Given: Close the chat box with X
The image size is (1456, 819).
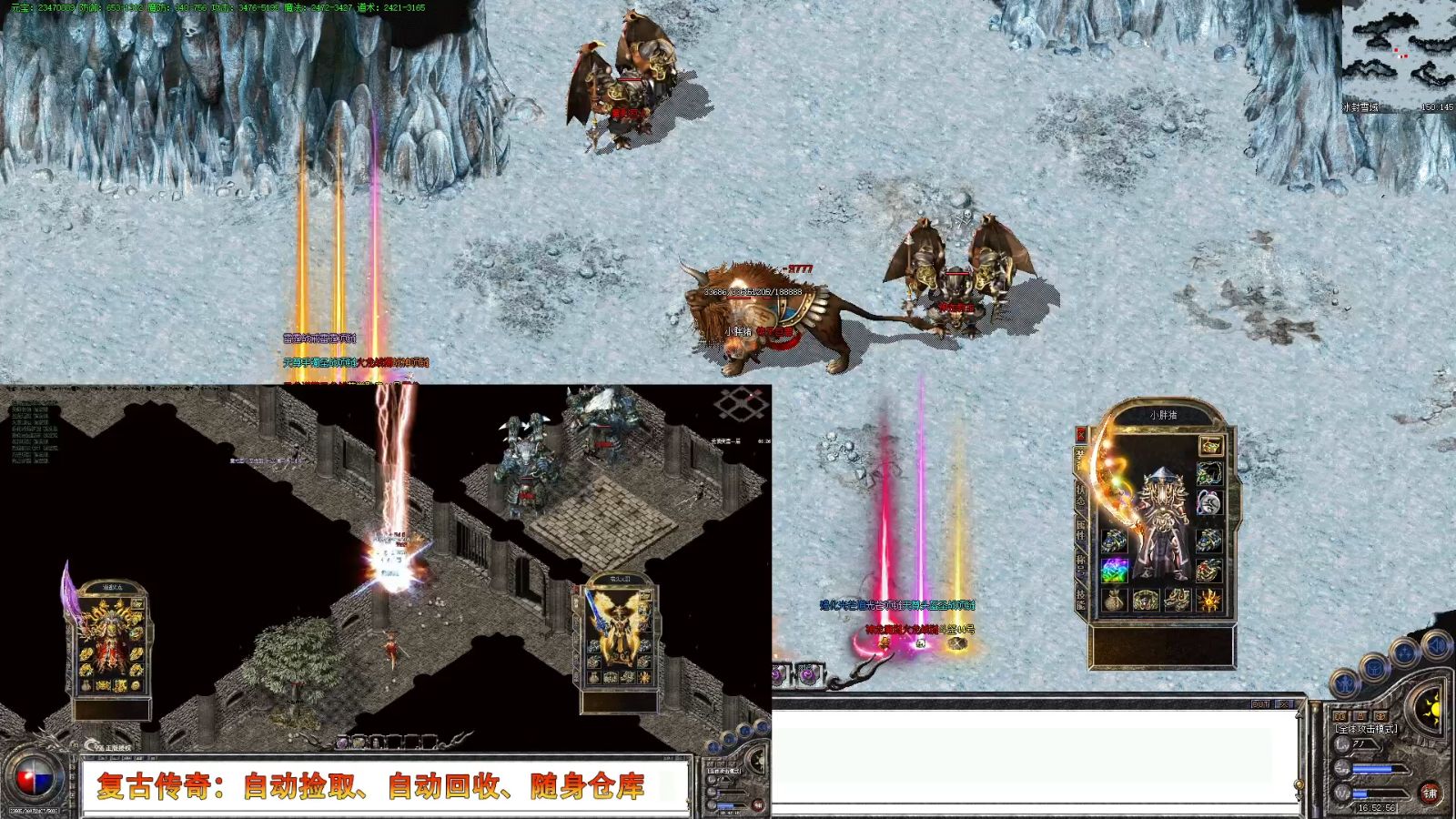Looking at the screenshot, I should tap(1284, 704).
